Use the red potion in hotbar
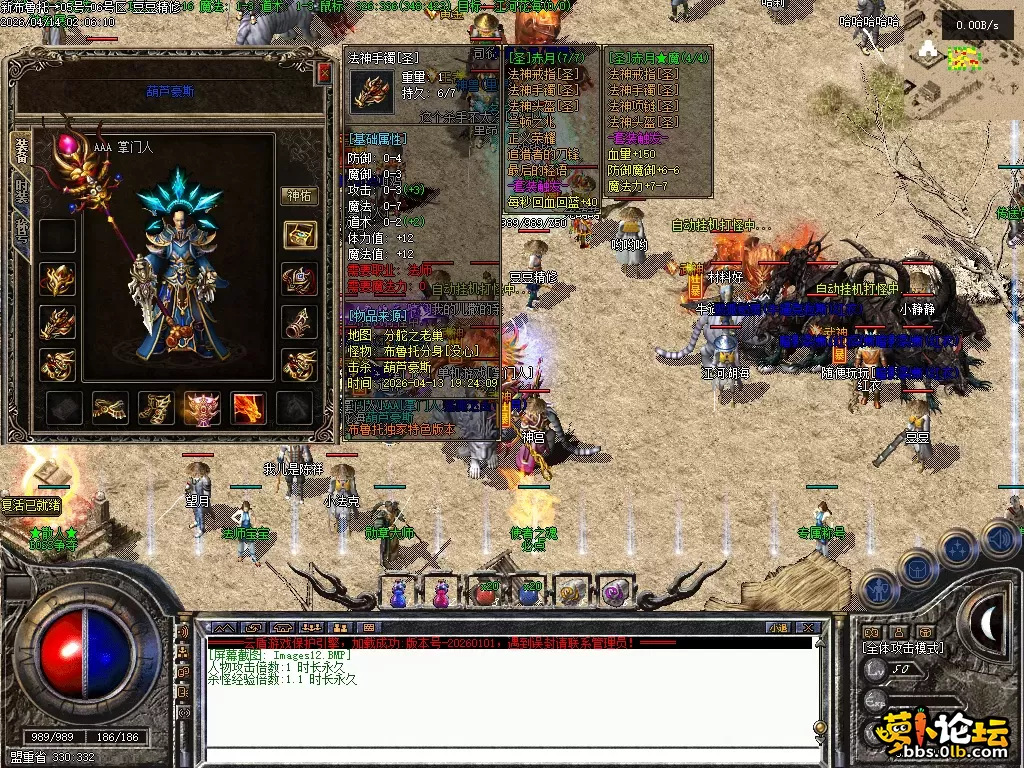Viewport: 1024px width, 768px height. pyautogui.click(x=485, y=592)
